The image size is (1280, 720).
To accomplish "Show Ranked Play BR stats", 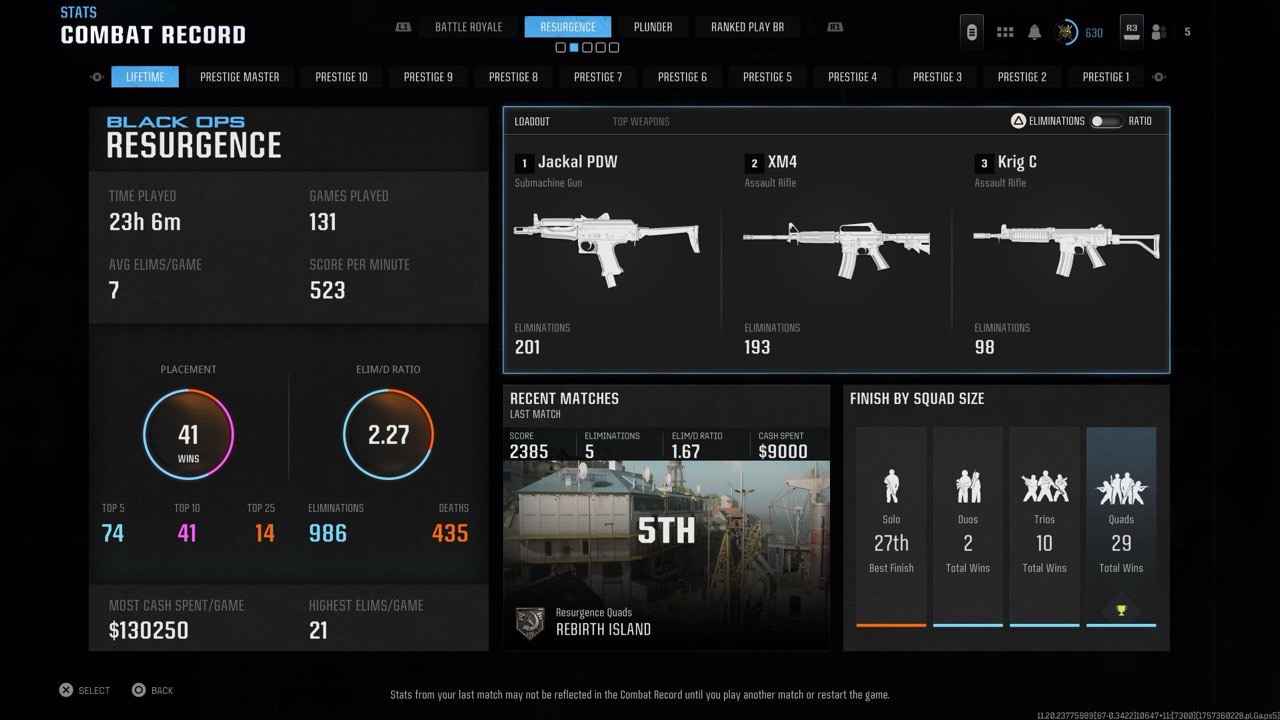I will 747,27.
